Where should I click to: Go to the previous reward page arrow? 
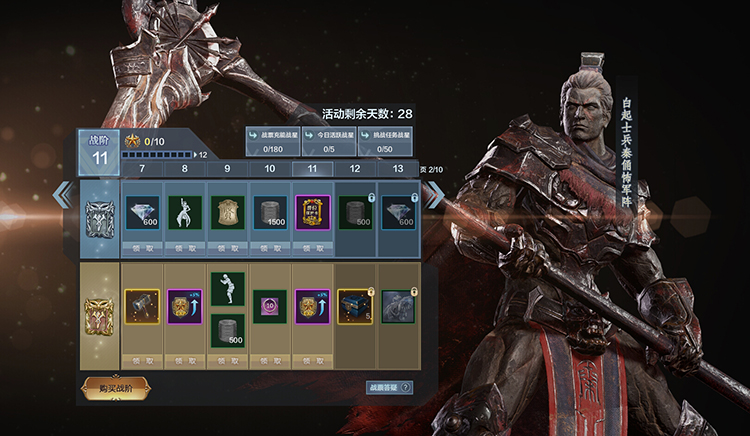pyautogui.click(x=63, y=195)
